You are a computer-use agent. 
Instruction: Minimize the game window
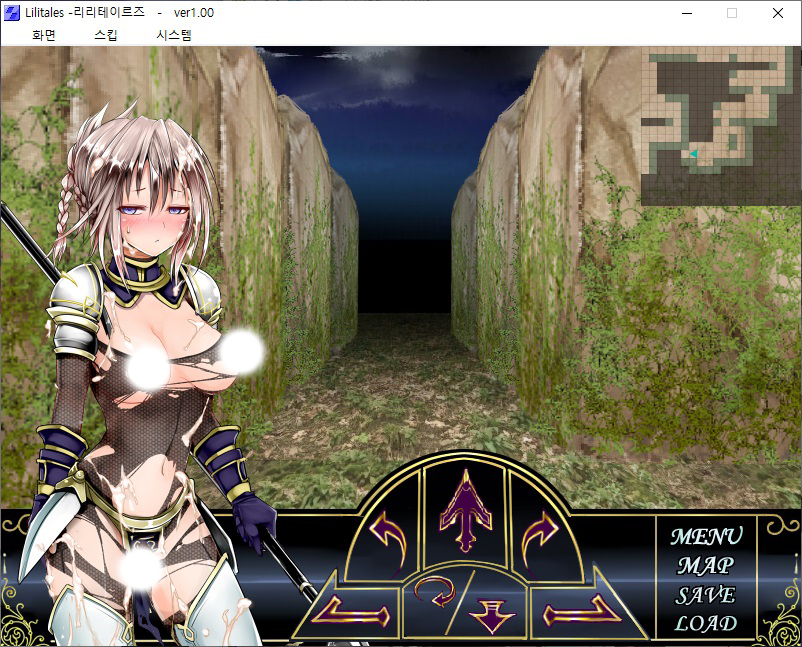click(686, 13)
